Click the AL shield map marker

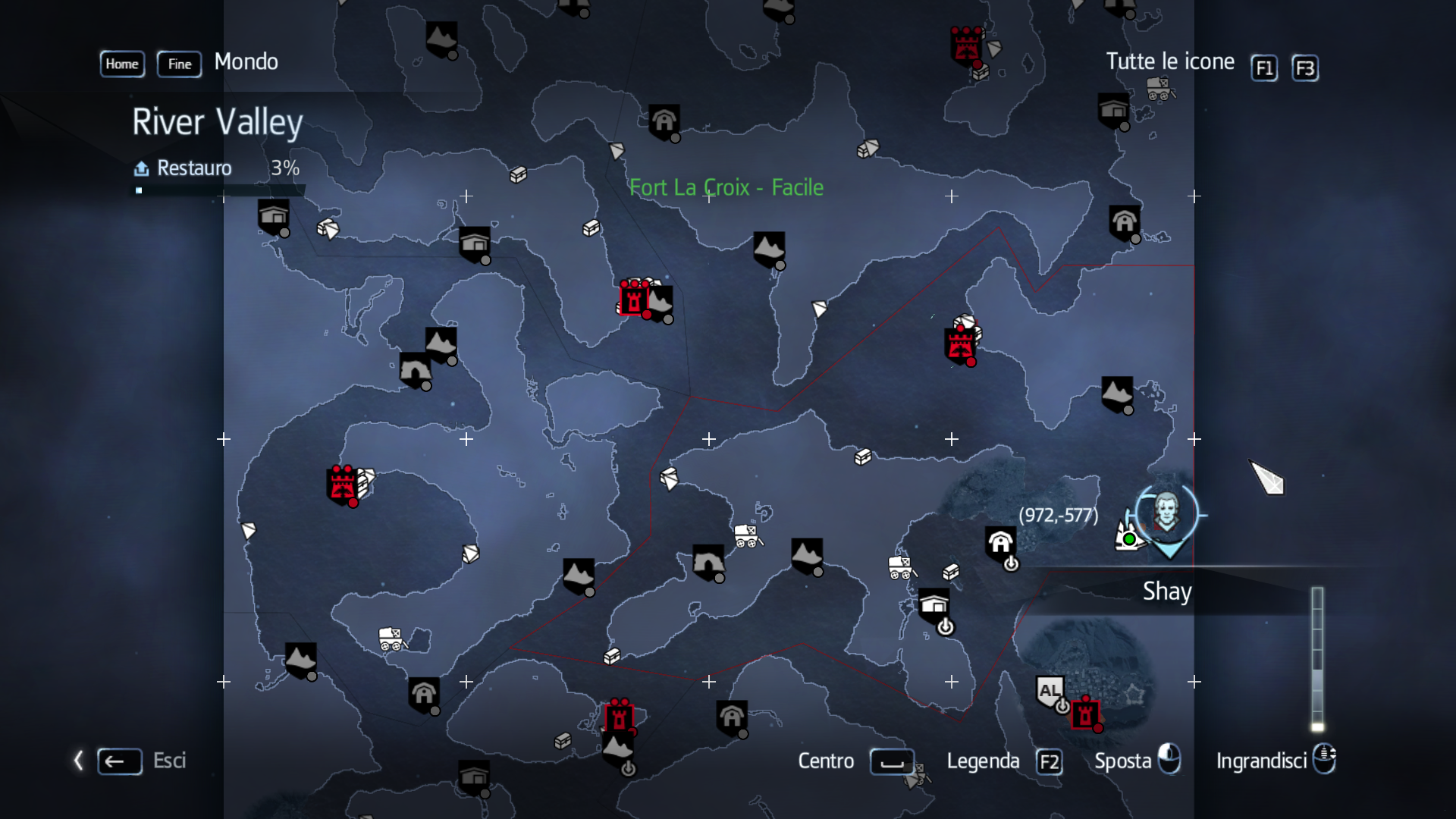coord(1050,692)
